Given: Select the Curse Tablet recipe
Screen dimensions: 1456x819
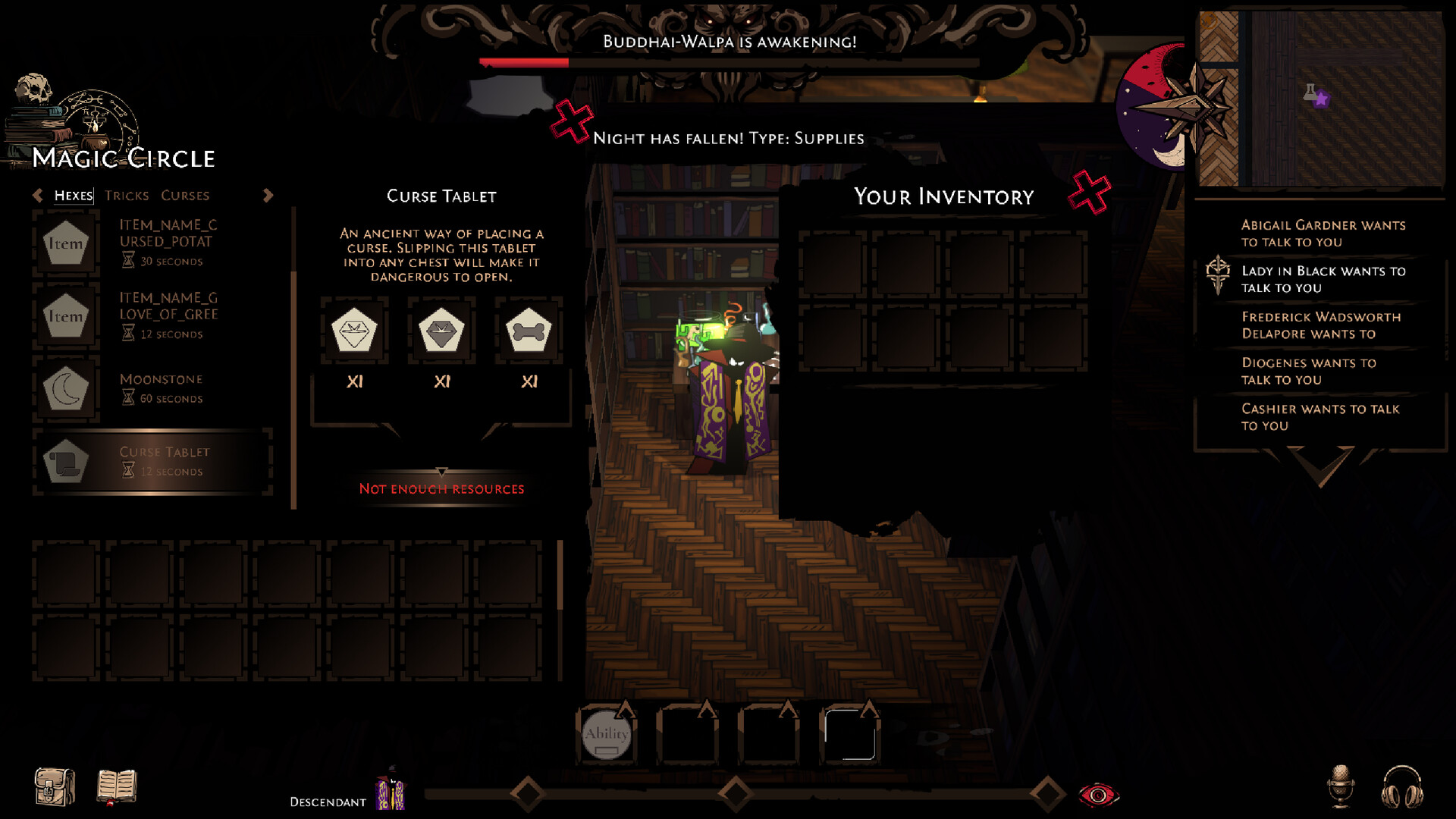Looking at the screenshot, I should [152, 460].
